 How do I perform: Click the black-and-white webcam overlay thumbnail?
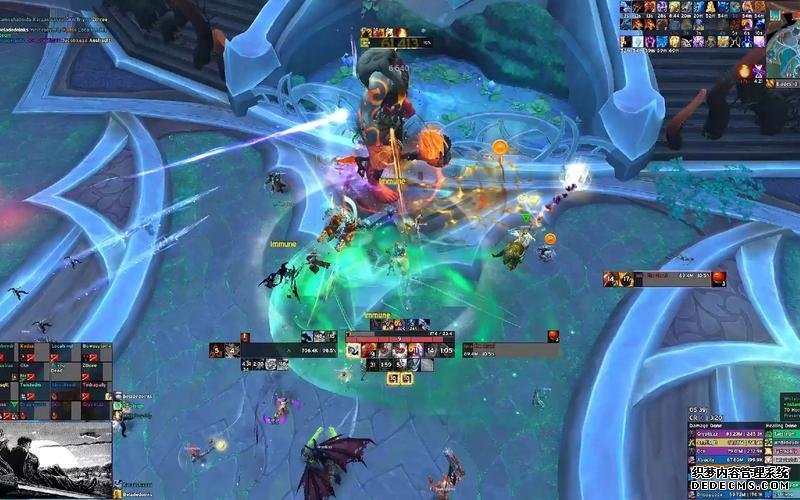coord(55,459)
